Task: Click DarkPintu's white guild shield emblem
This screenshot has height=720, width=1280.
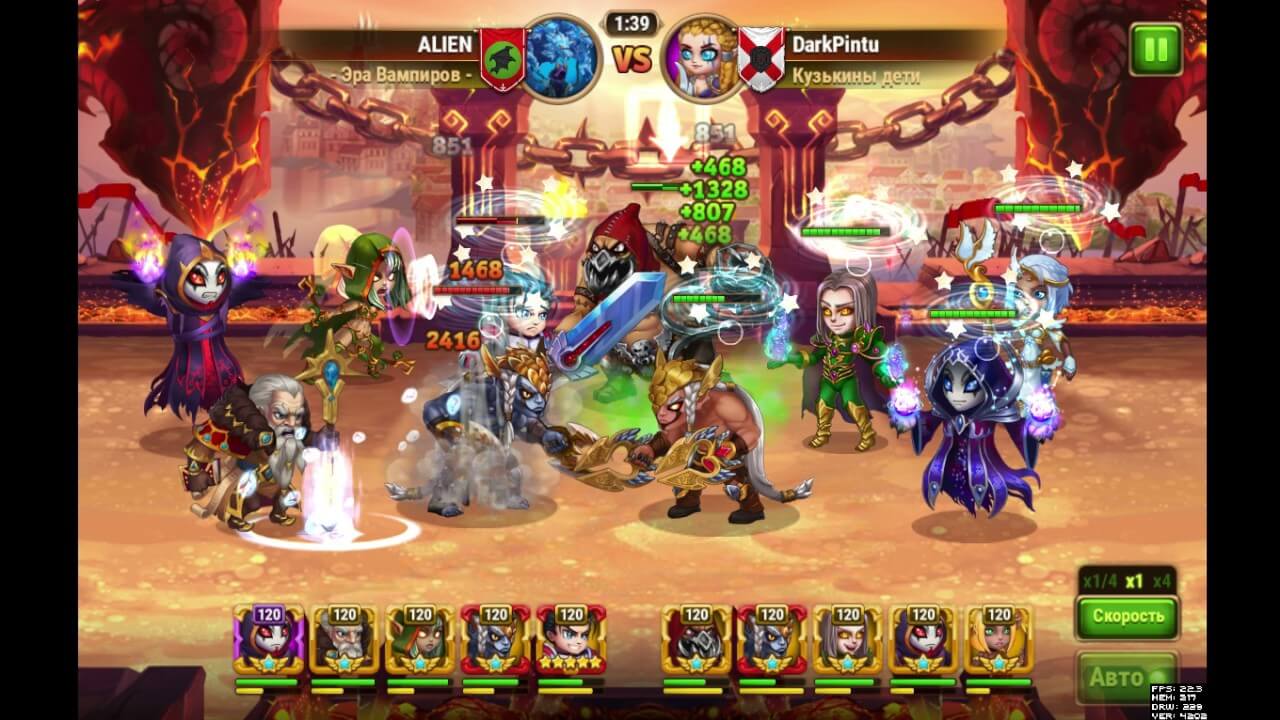Action: click(761, 59)
